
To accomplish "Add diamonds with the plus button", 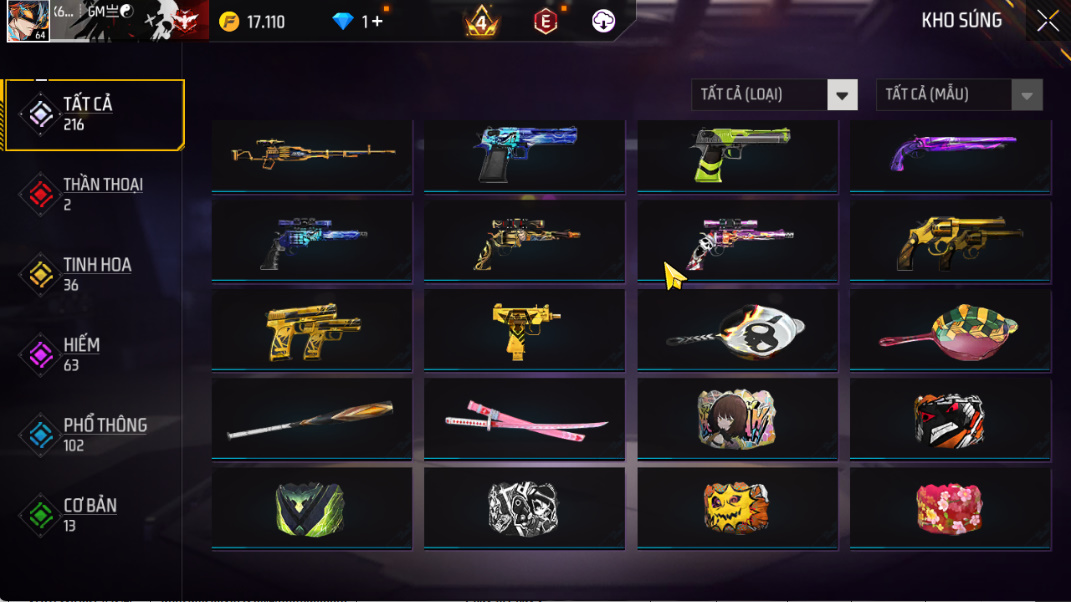I will [376, 21].
